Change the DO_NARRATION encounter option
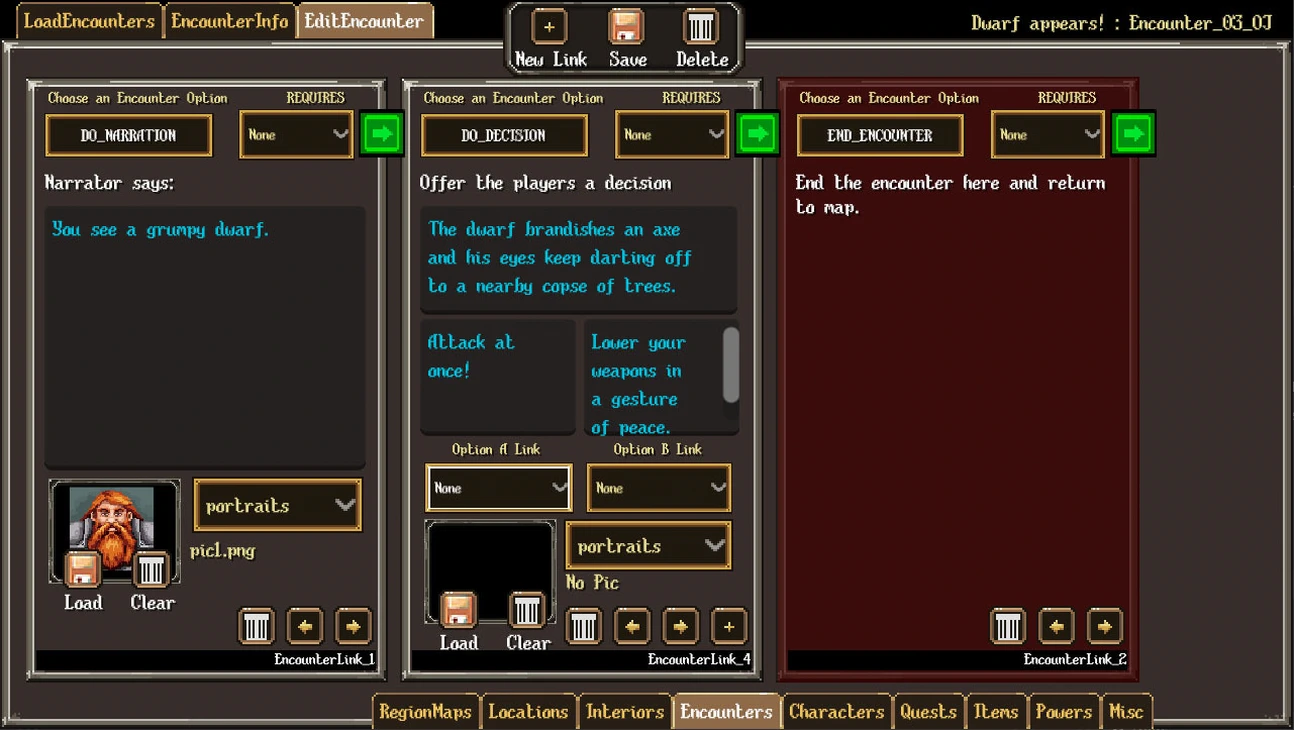Image resolution: width=1294 pixels, height=730 pixels. pos(128,135)
